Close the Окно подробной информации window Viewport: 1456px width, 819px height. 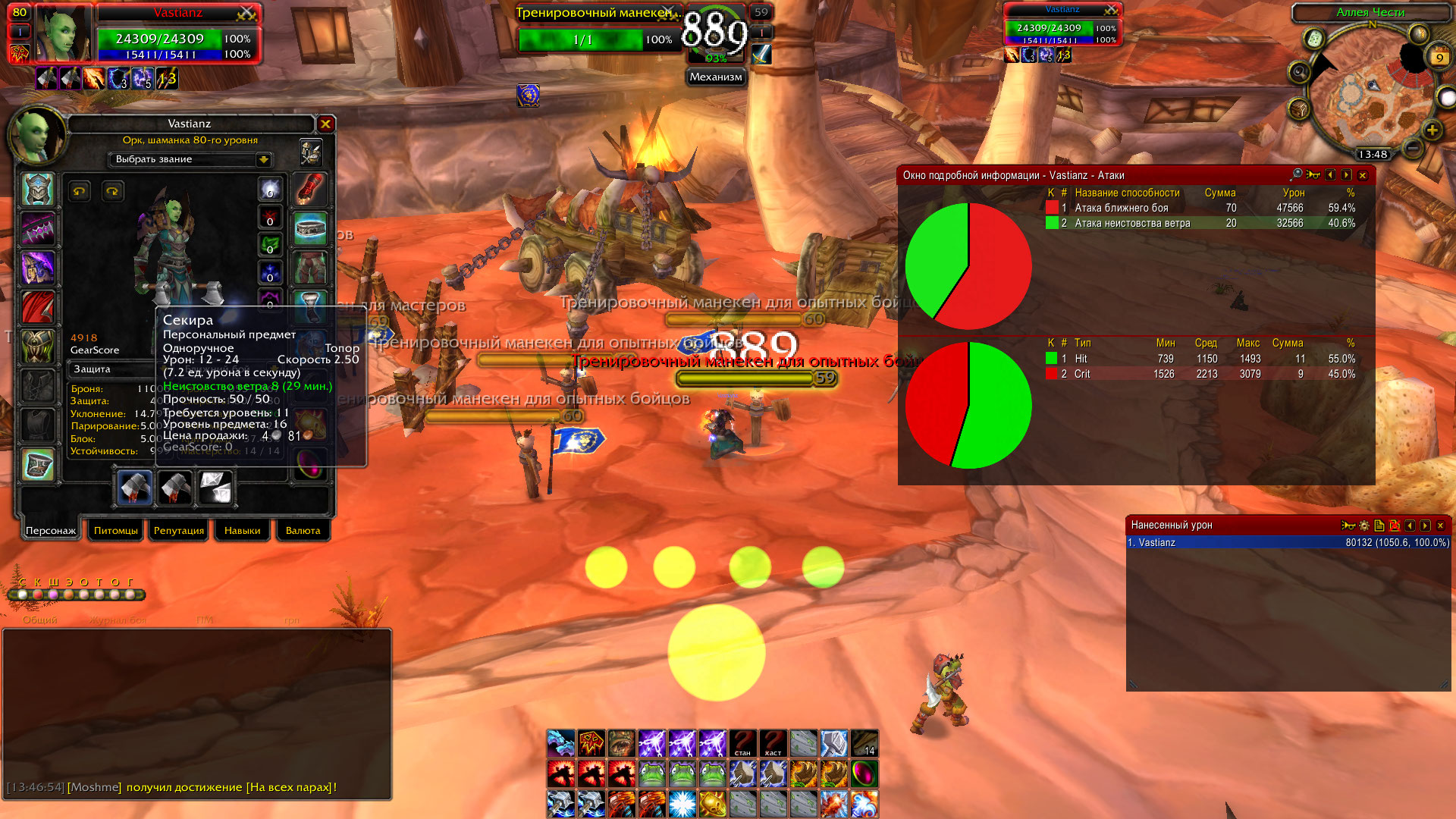click(1363, 175)
